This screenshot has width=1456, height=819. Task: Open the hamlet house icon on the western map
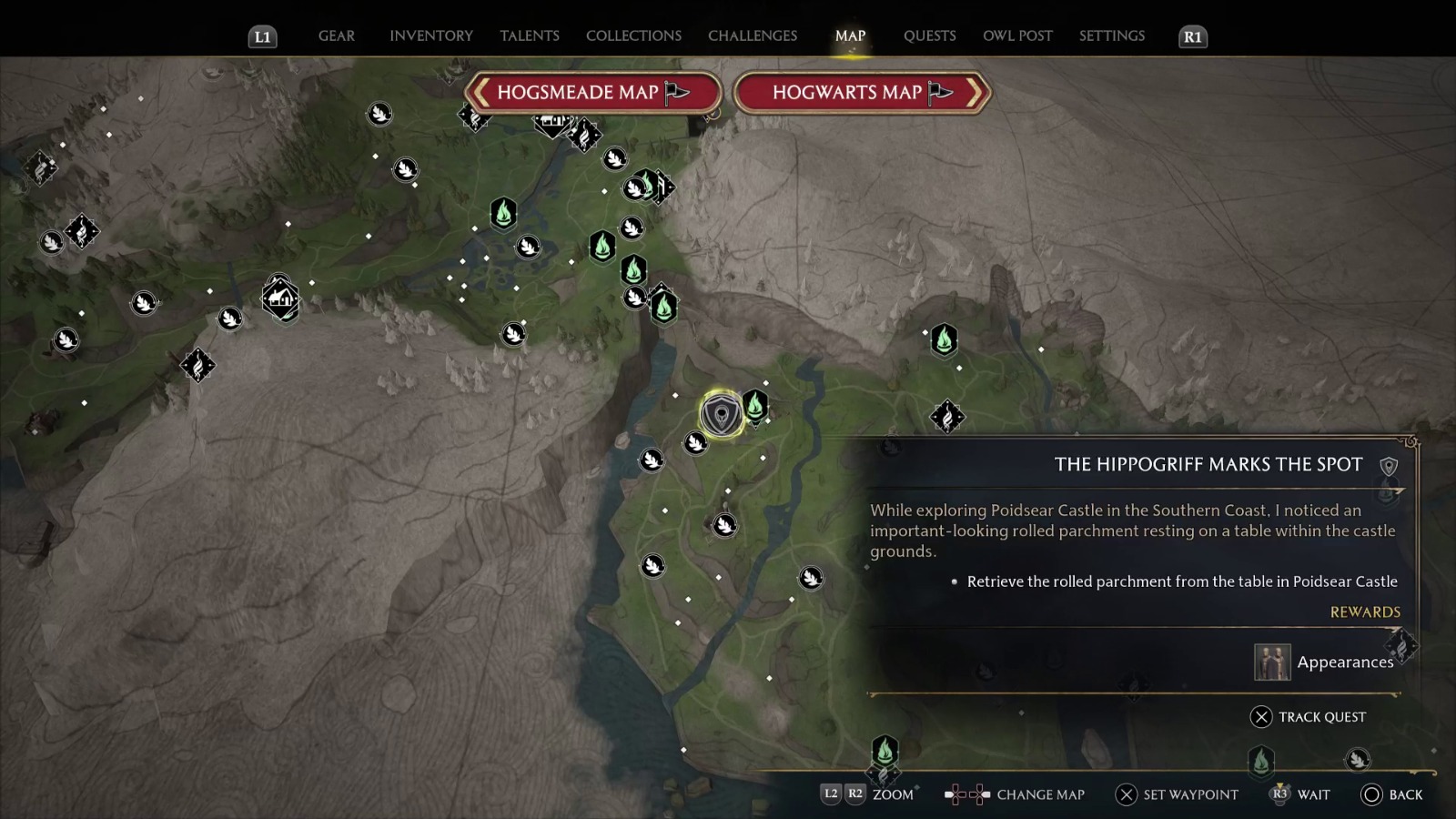pyautogui.click(x=281, y=298)
